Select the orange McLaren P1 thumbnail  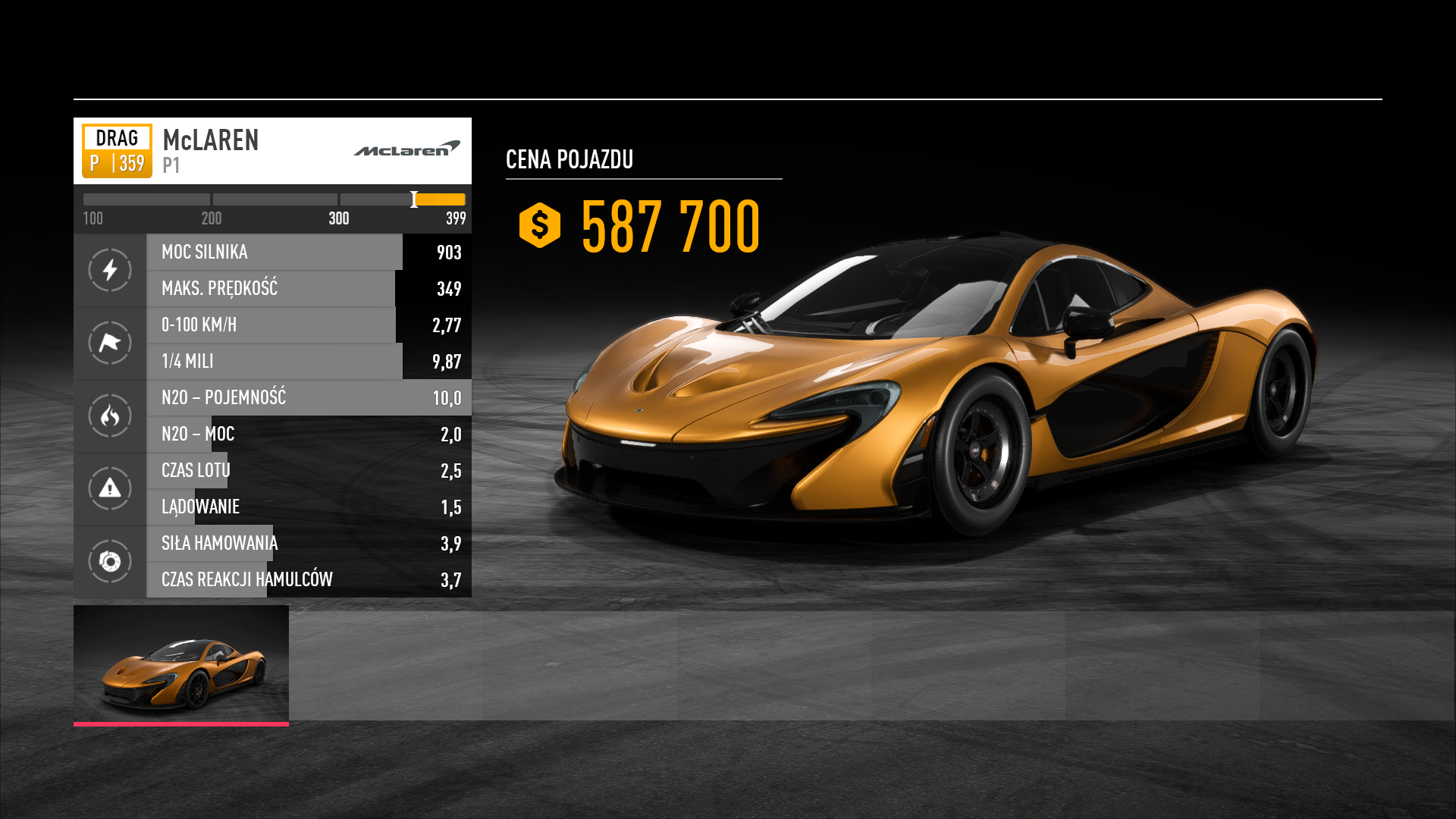pyautogui.click(x=181, y=664)
